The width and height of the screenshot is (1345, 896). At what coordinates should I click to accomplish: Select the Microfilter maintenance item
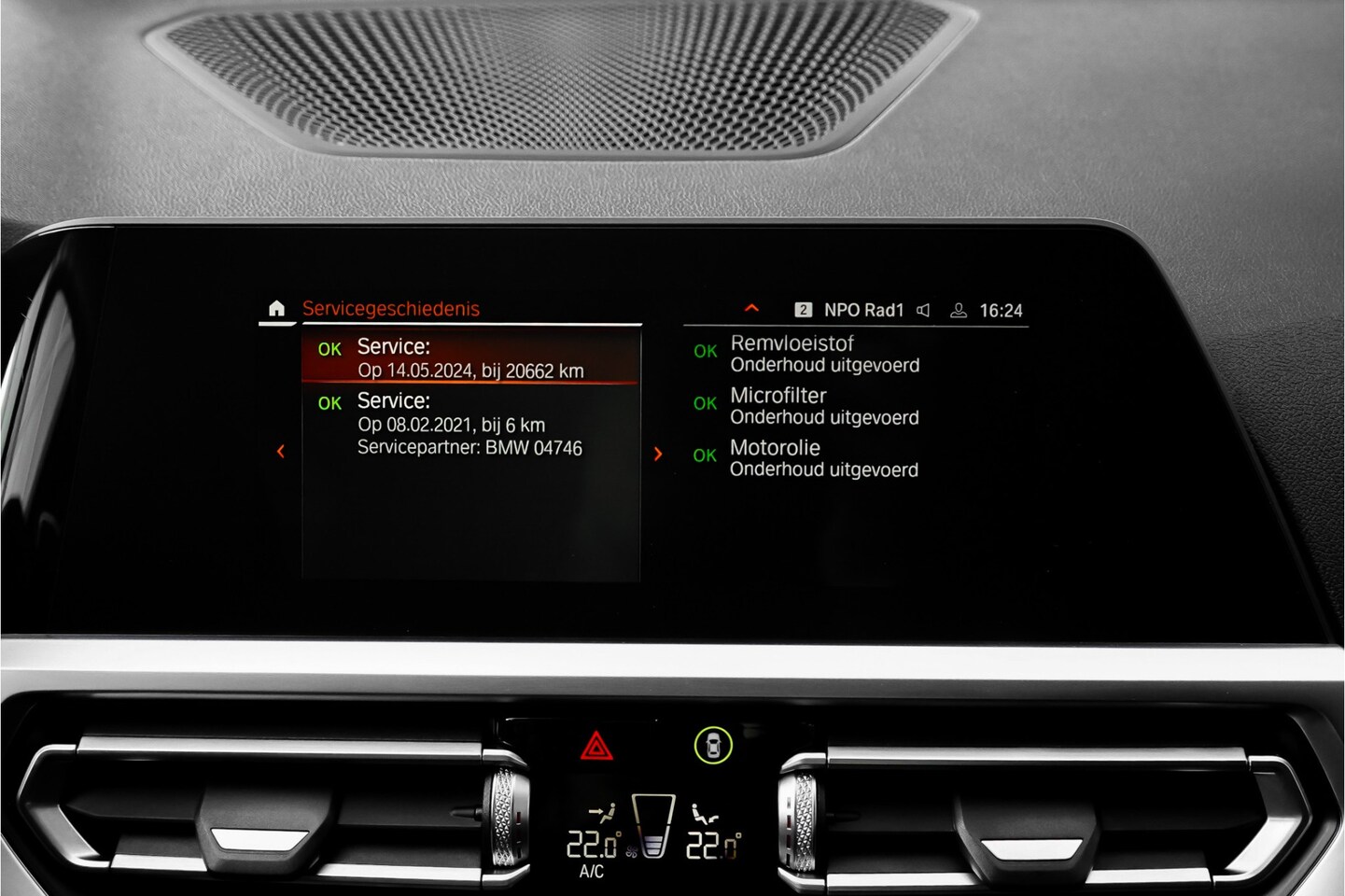[x=824, y=406]
